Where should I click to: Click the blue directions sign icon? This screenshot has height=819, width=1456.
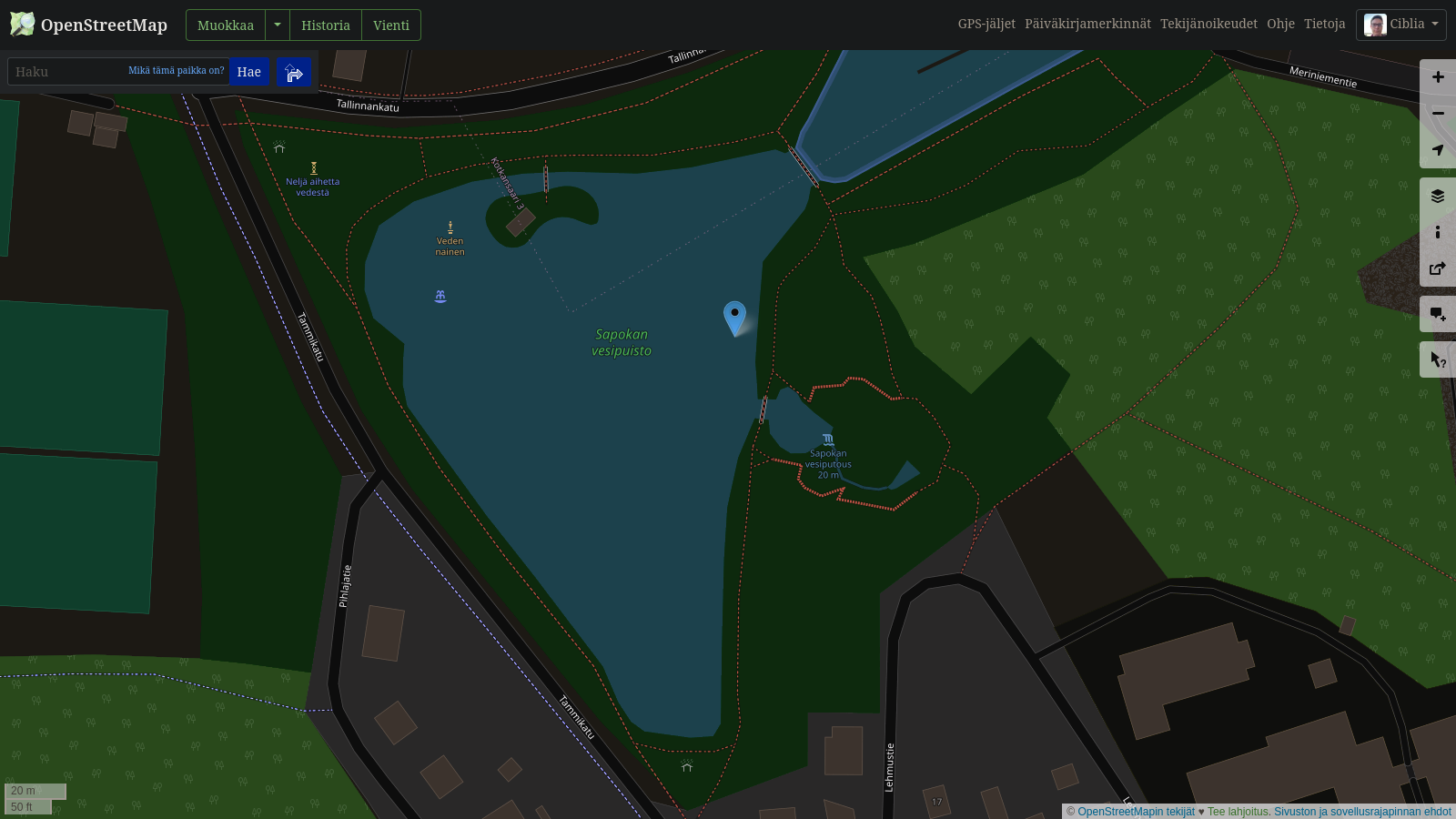293,71
